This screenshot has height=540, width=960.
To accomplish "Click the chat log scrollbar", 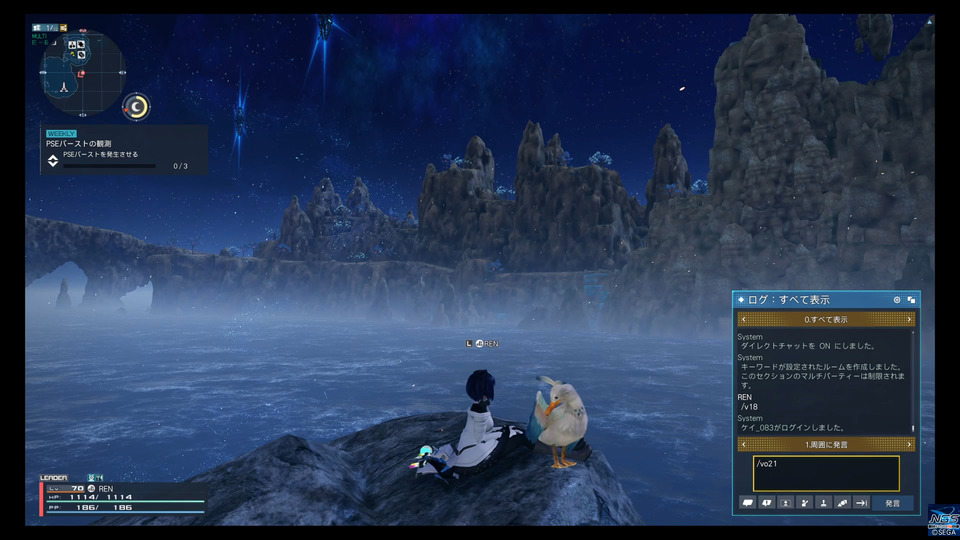I will pyautogui.click(x=913, y=380).
